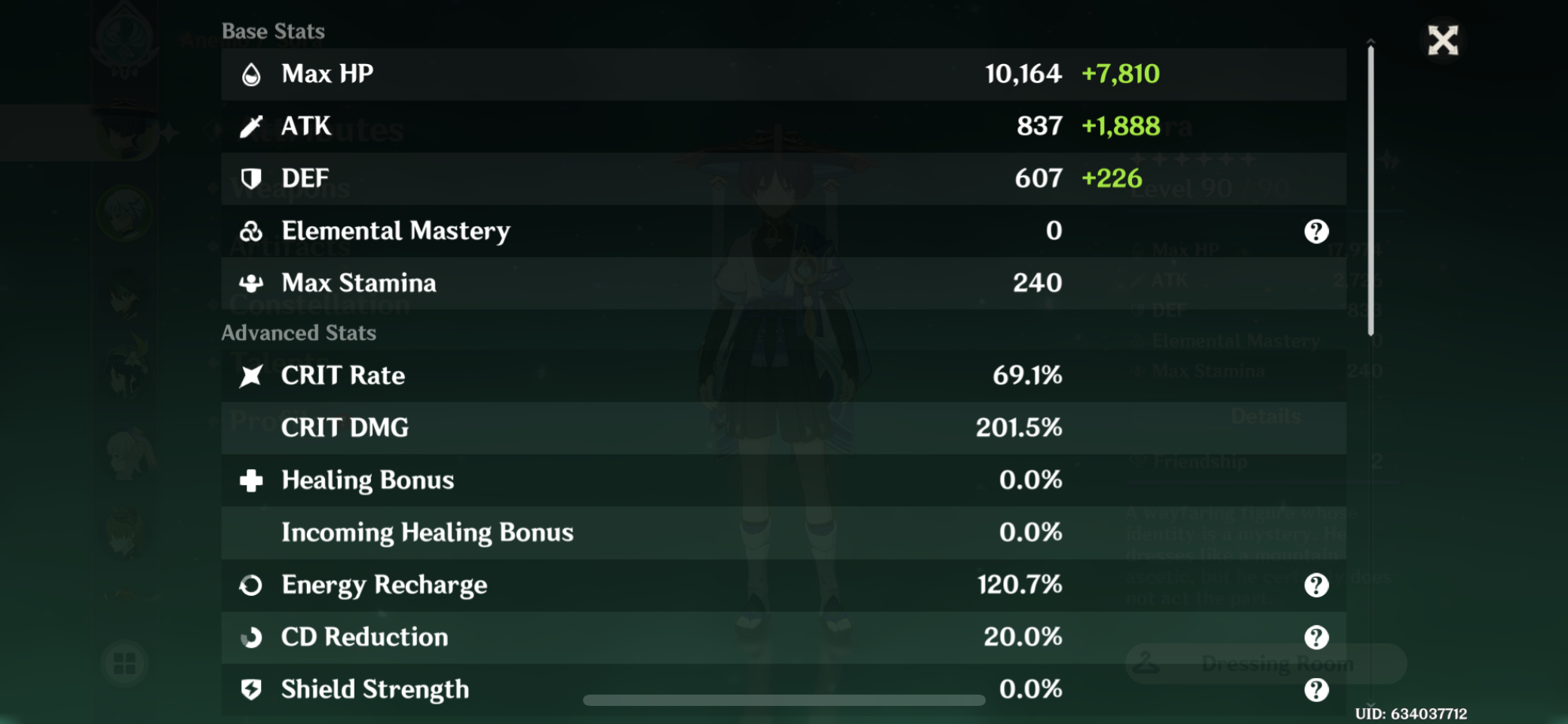The width and height of the screenshot is (1568, 724).
Task: Open CD Reduction help tooltip
Action: tap(1316, 637)
